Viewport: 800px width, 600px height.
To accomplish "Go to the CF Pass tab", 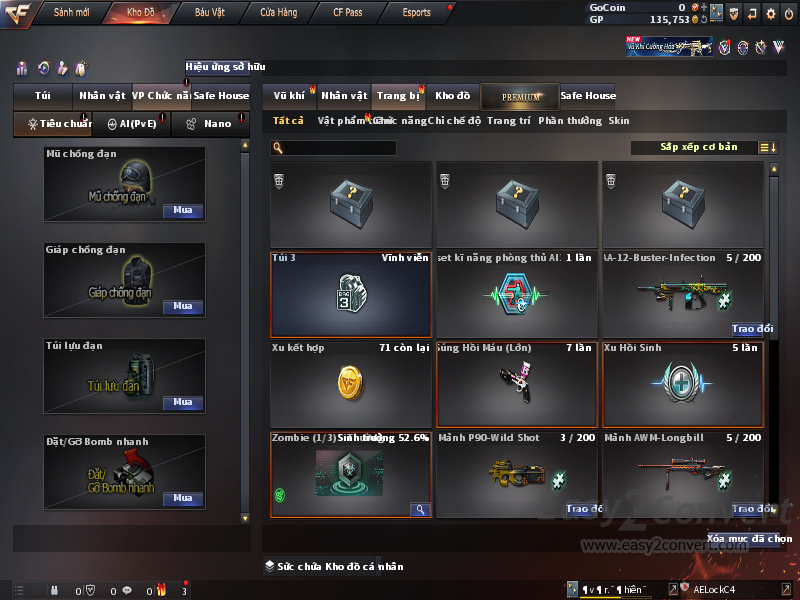I will [348, 13].
